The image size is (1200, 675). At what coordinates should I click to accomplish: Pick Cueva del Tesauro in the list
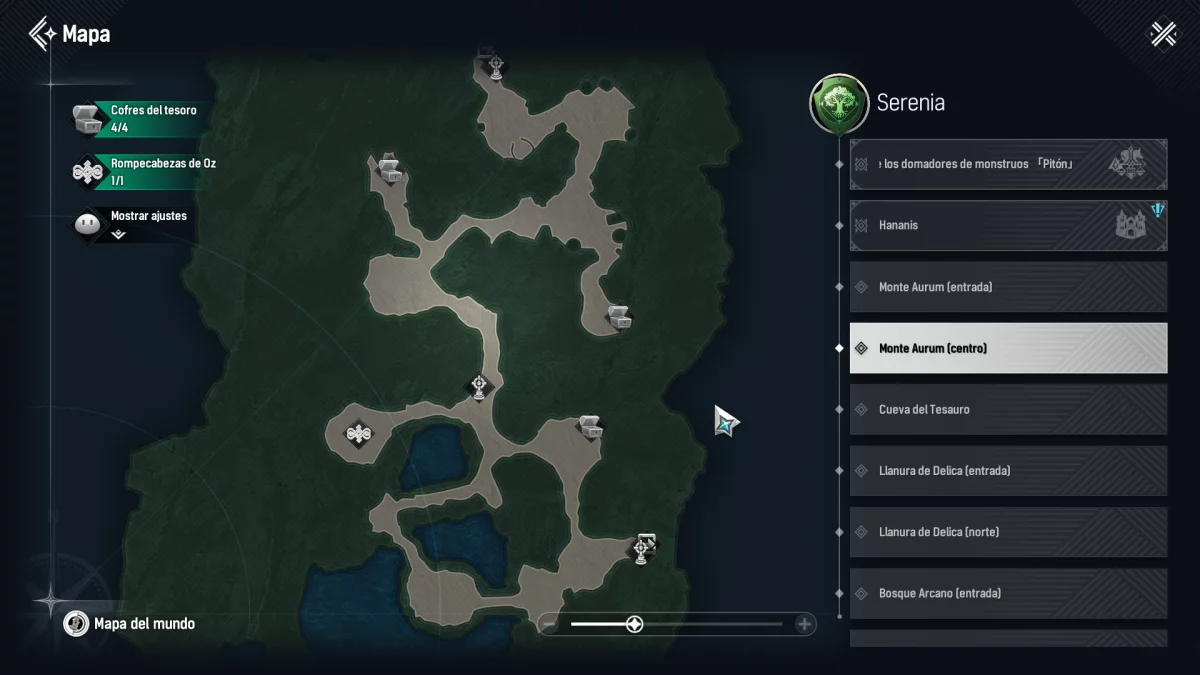pyautogui.click(x=1008, y=410)
